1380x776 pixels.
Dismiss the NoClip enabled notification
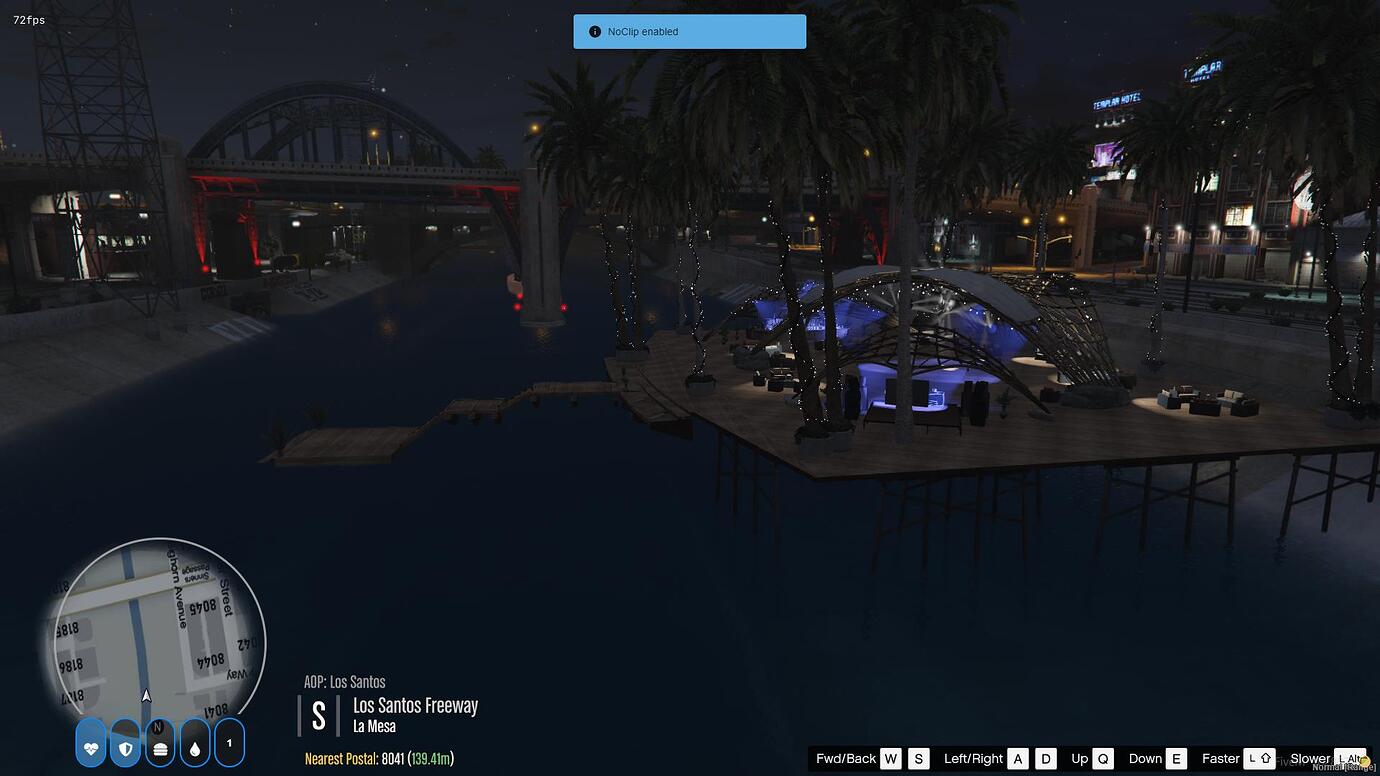tap(689, 31)
